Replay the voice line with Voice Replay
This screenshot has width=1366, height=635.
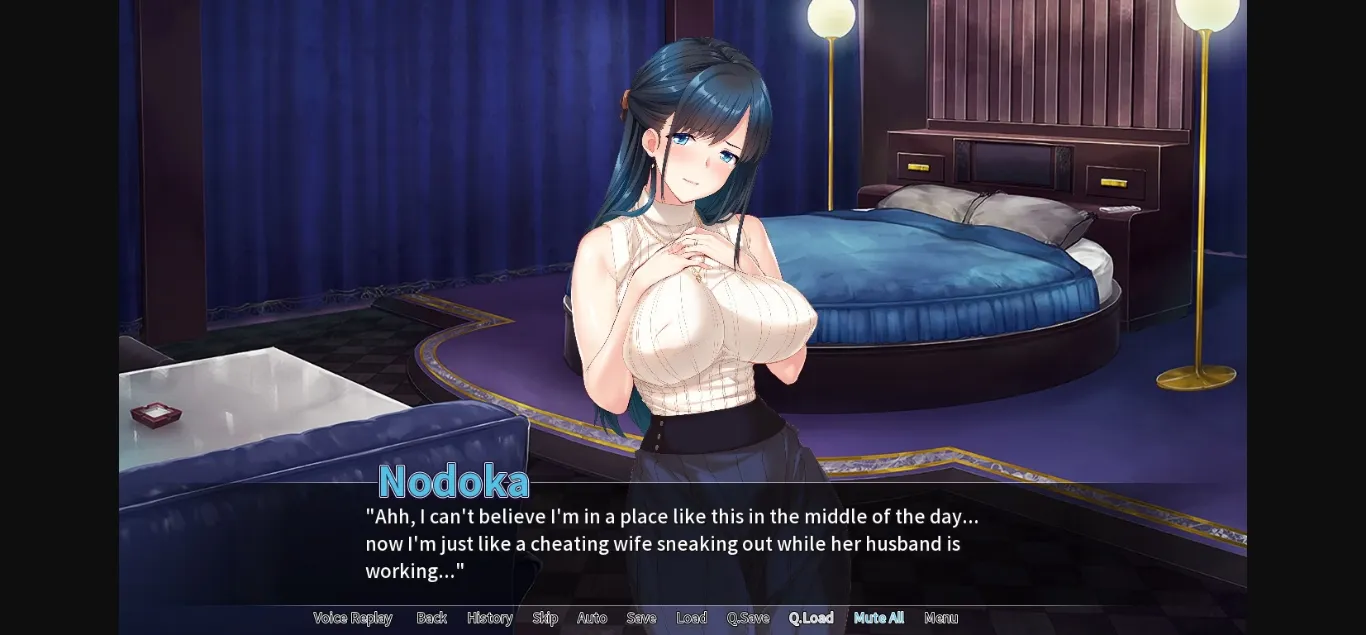(352, 618)
